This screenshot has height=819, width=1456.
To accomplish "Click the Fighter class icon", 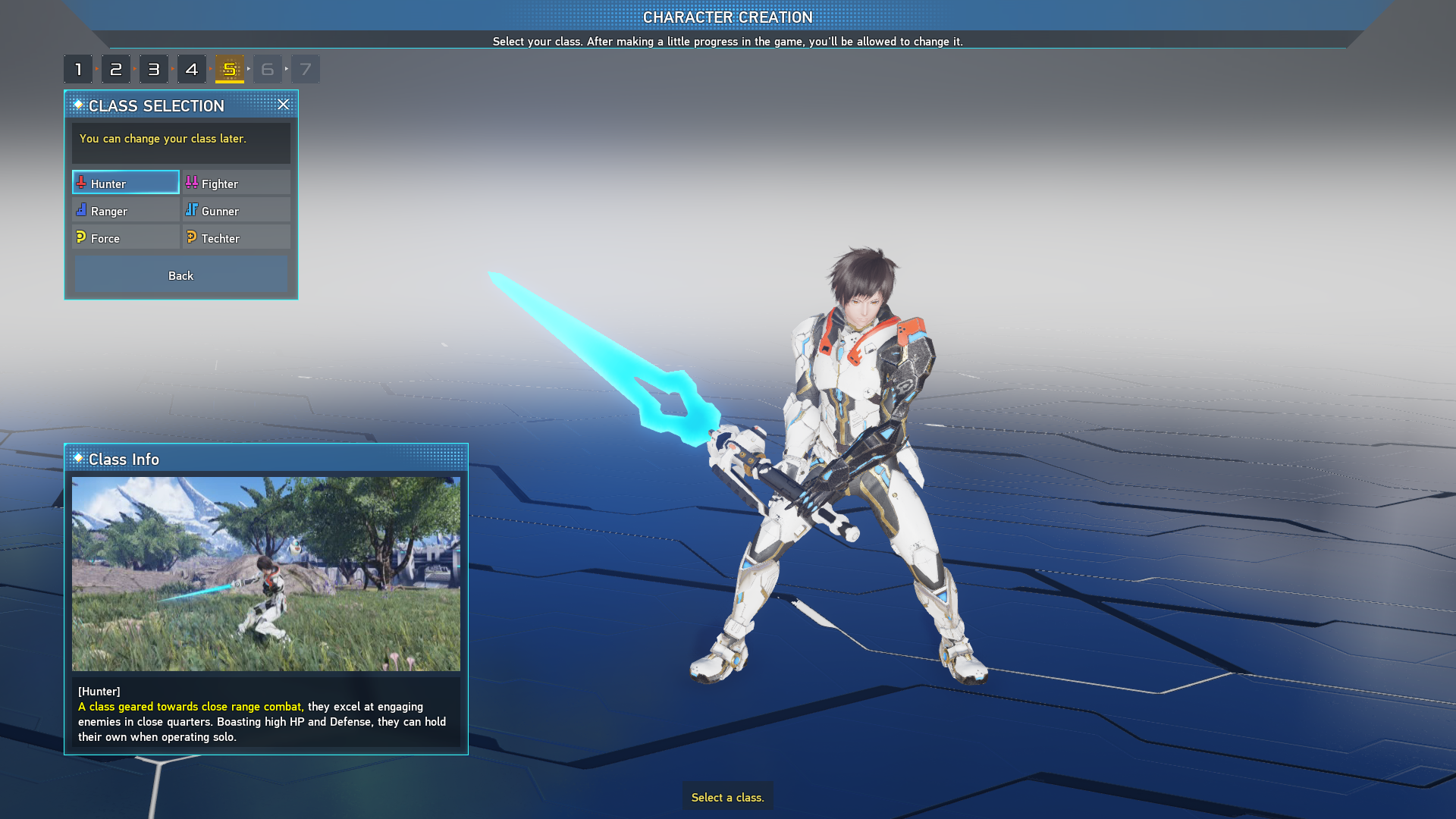I will (x=192, y=183).
